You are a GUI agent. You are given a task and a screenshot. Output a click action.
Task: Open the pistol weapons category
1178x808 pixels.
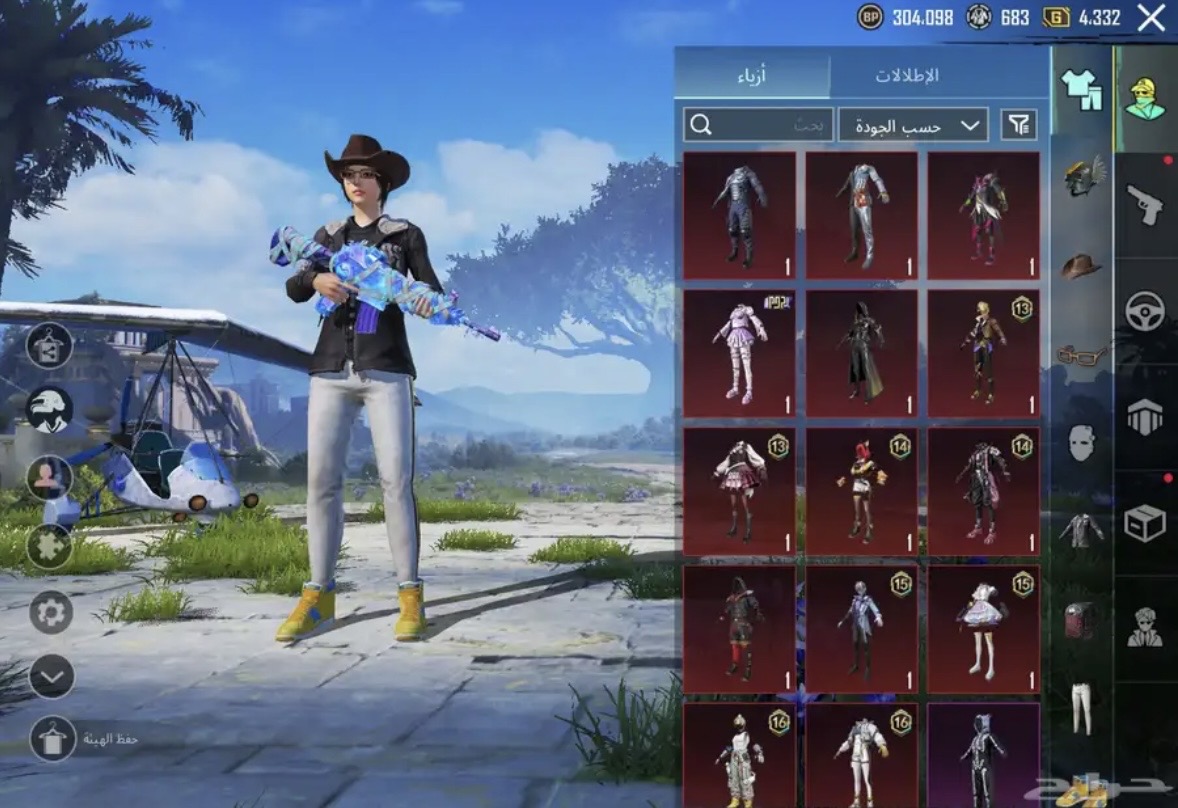pyautogui.click(x=1145, y=205)
